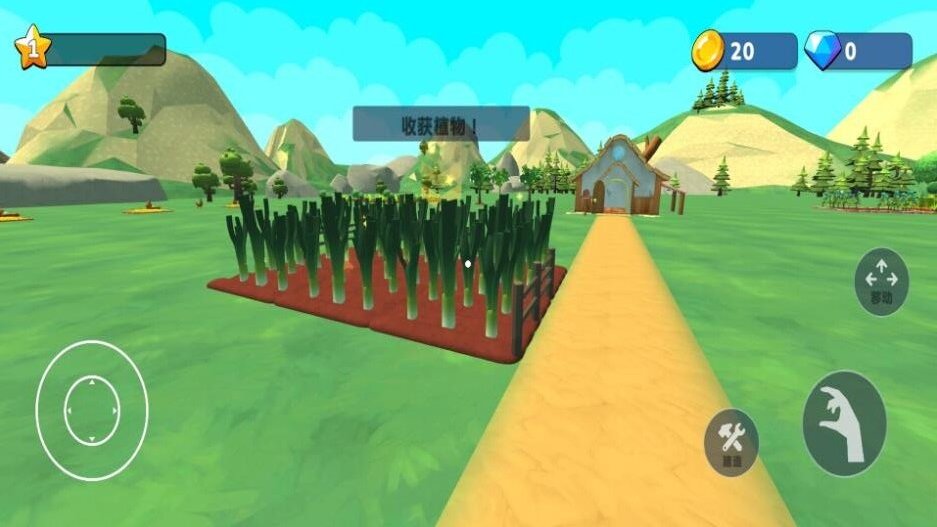Click the gold coin currency icon

tap(708, 50)
